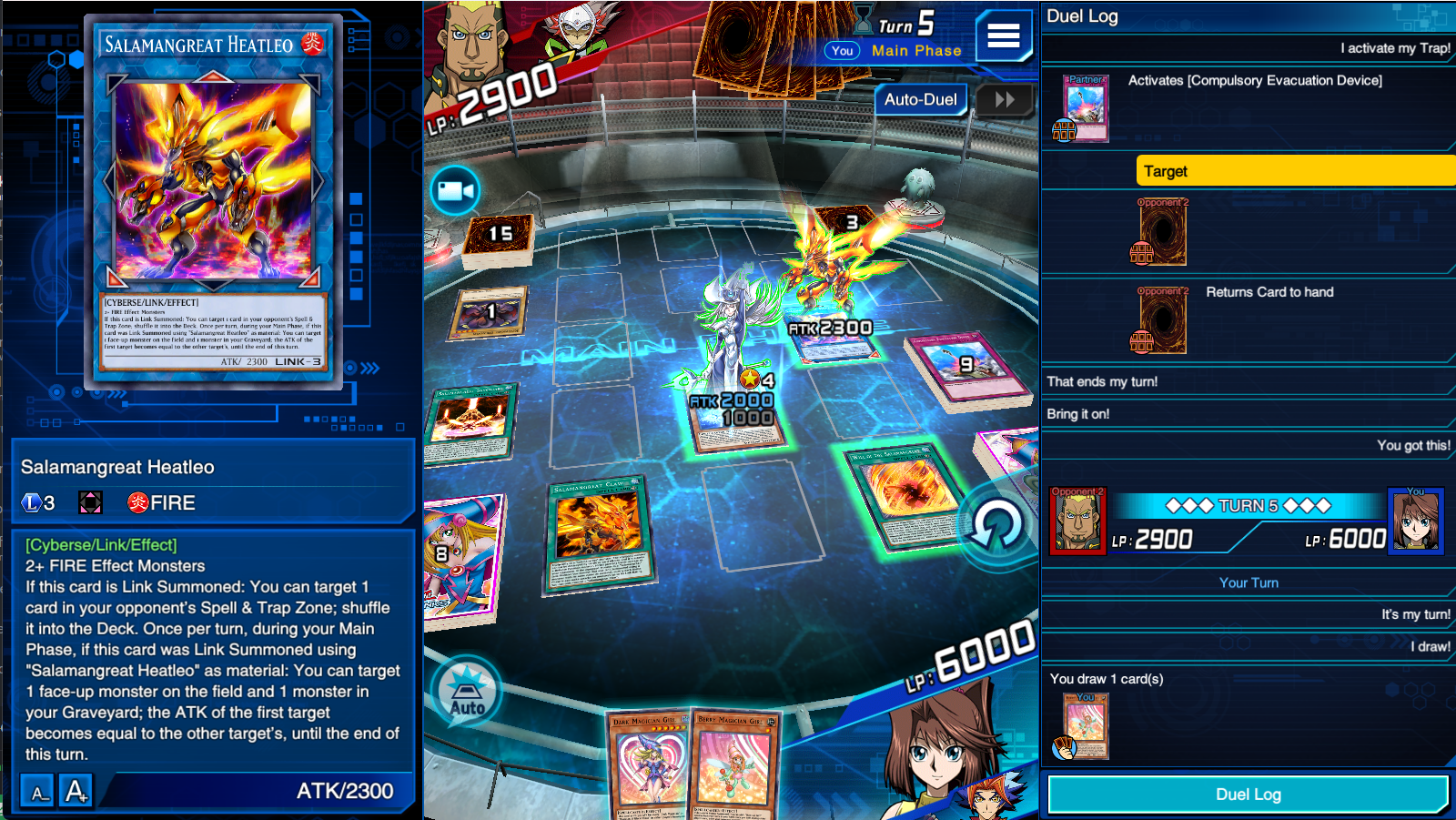Click the rotate arrow button
Viewport: 1456px width, 820px height.
click(996, 526)
